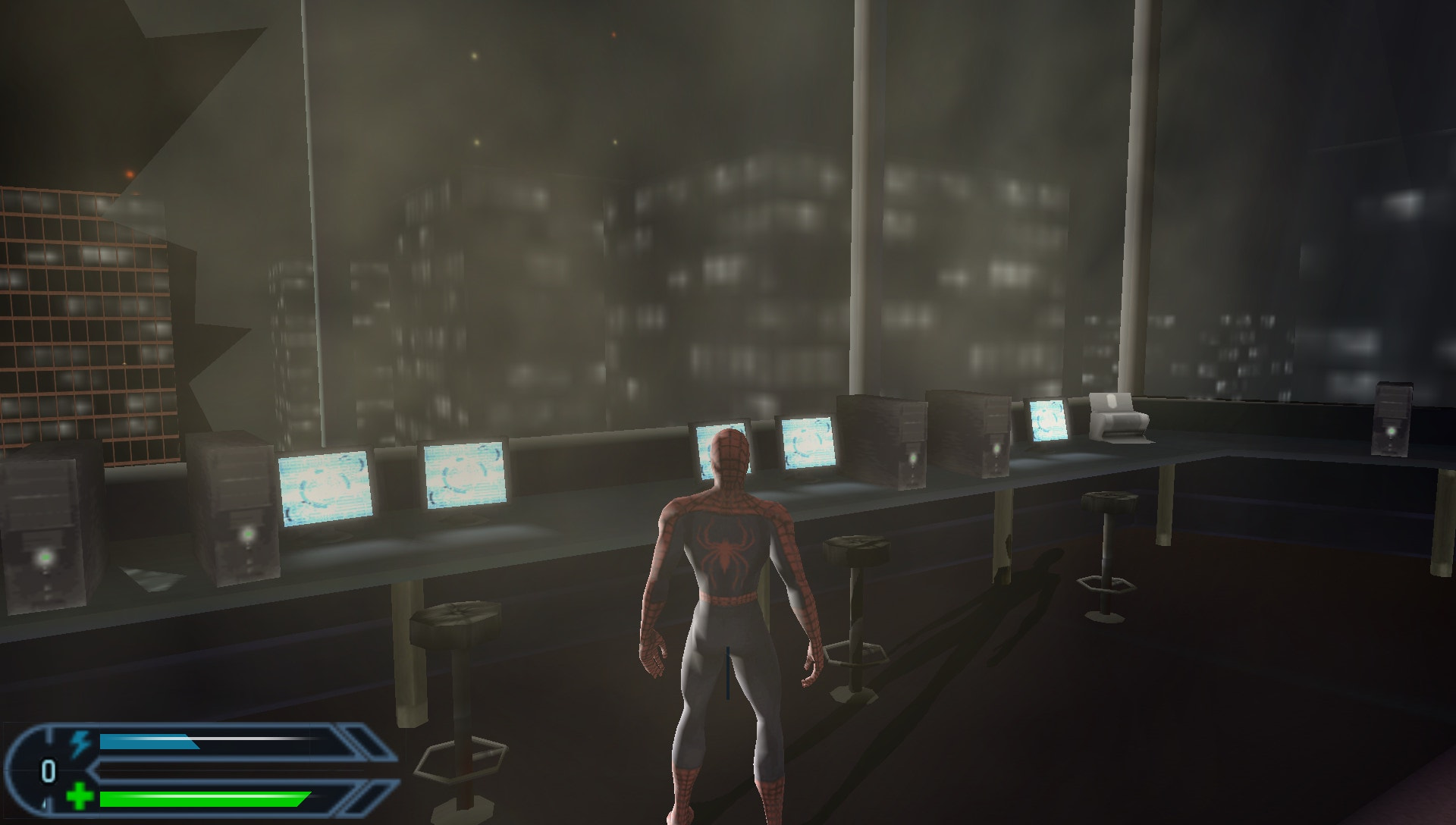Click the zero counter on the HUD
The image size is (1456, 825).
tap(47, 771)
